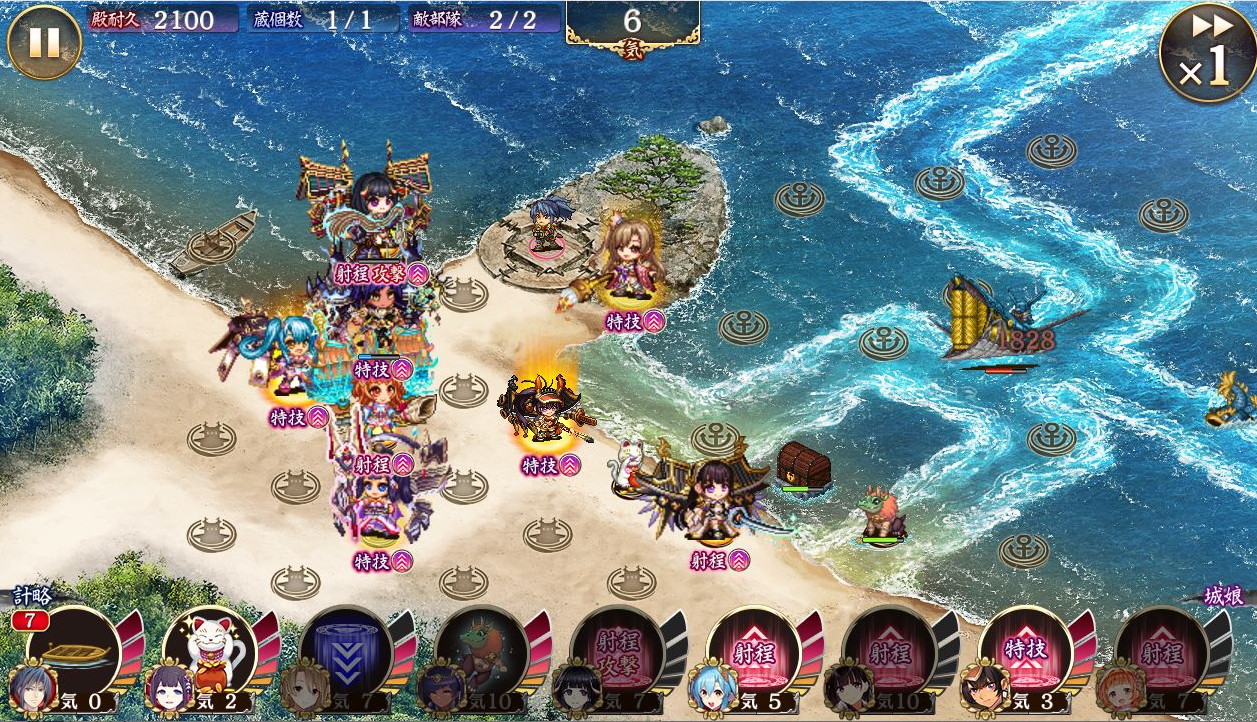The image size is (1257, 722).
Task: Trigger the blue-haired girl's 射程 stratagem
Action: 754,652
